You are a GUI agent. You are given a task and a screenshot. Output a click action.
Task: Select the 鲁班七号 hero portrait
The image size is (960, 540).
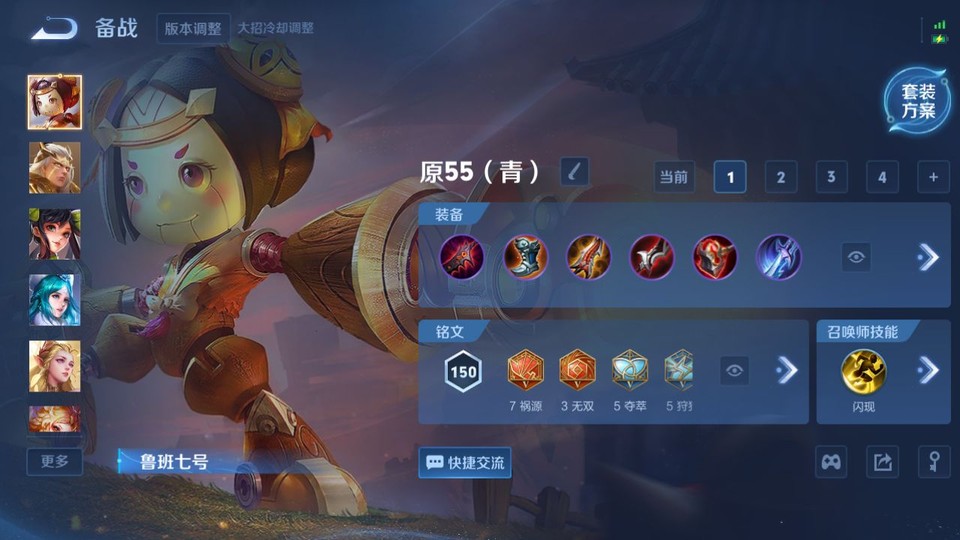tap(54, 102)
